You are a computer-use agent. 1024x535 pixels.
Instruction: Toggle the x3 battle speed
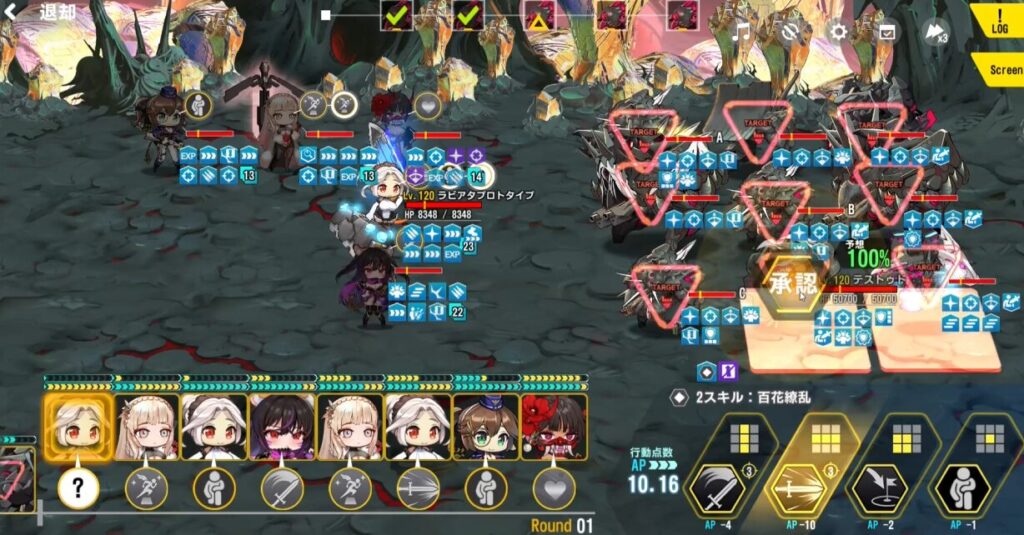click(937, 31)
